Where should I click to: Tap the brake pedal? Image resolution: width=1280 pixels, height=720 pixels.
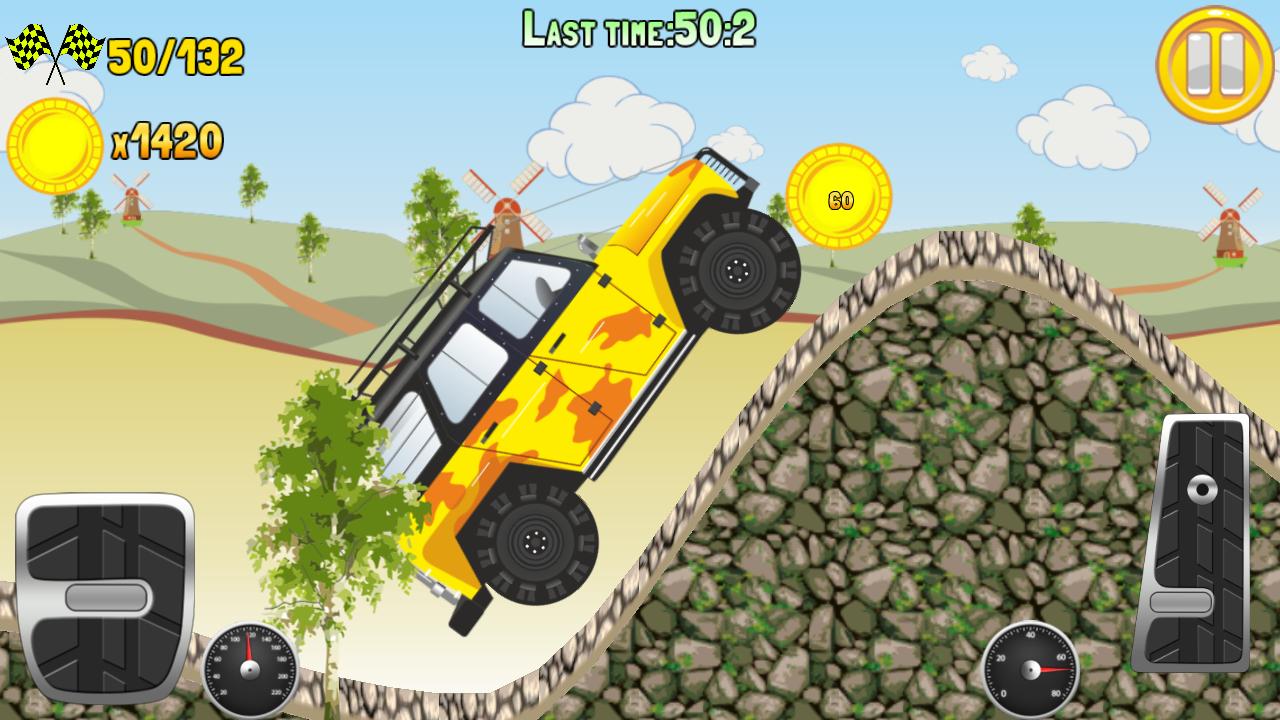[105, 597]
